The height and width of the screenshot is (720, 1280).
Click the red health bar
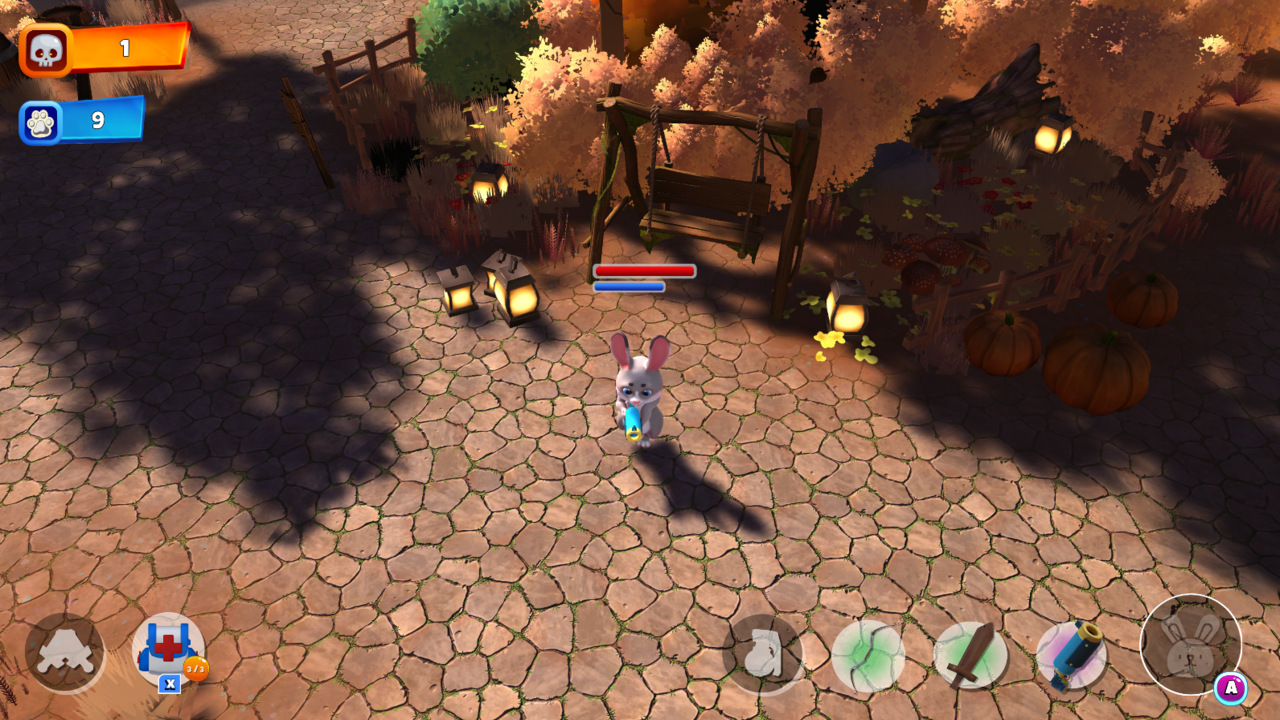click(645, 270)
